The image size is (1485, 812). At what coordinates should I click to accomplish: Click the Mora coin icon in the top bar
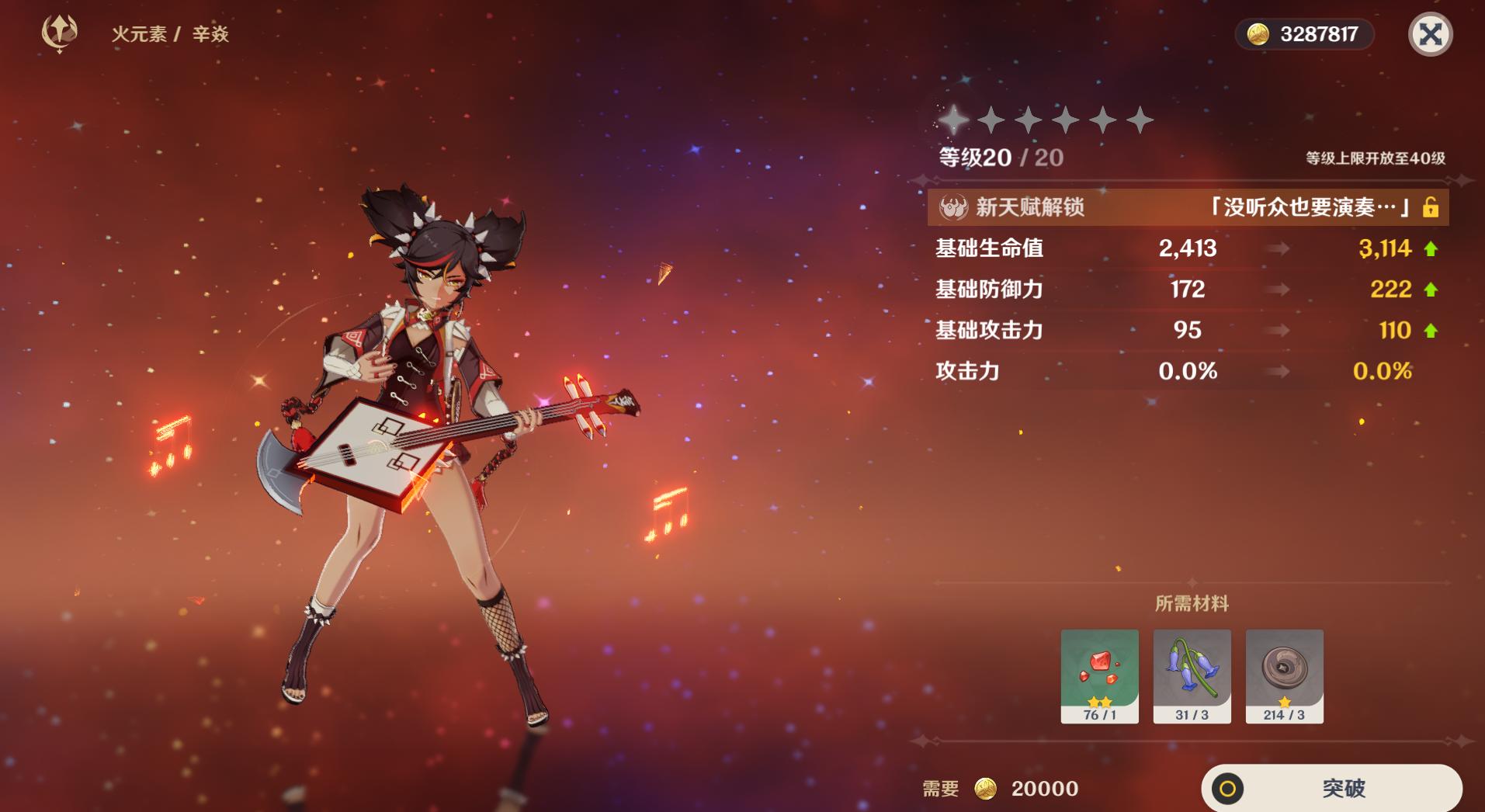1259,33
